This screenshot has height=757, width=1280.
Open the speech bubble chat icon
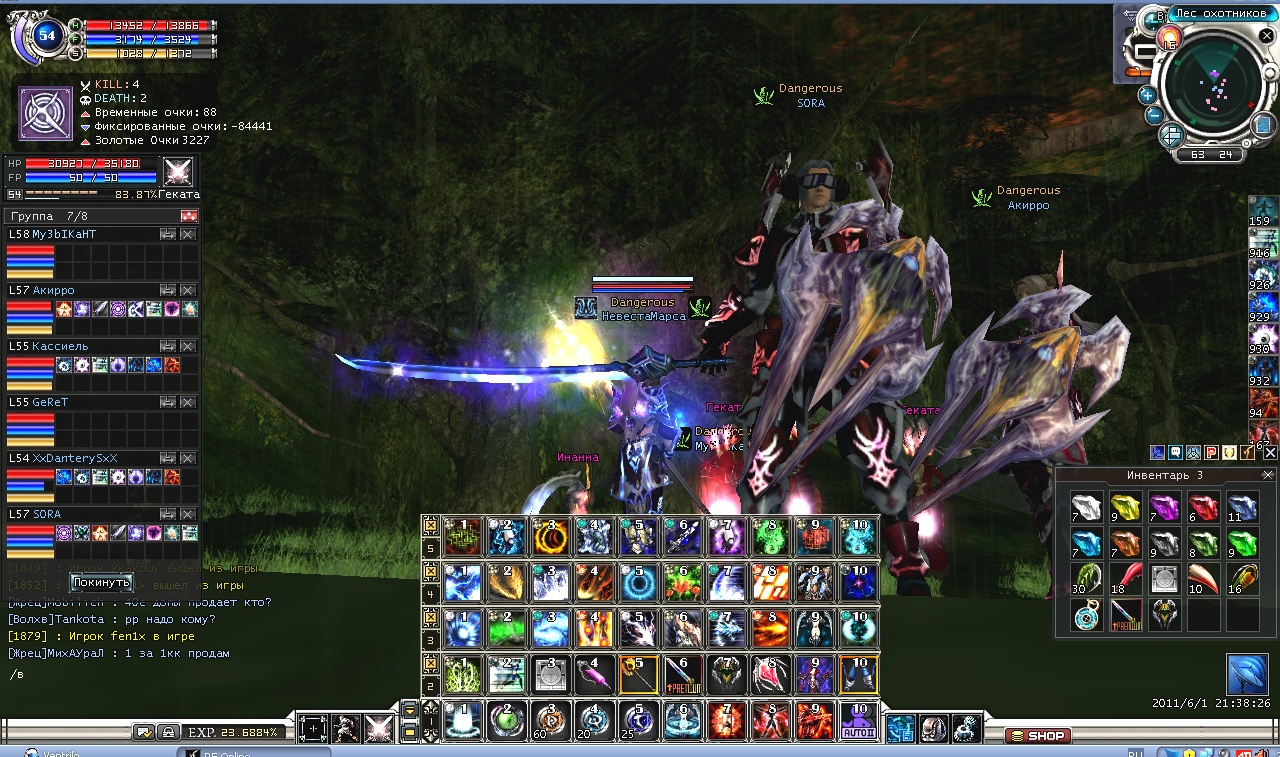[1176, 452]
